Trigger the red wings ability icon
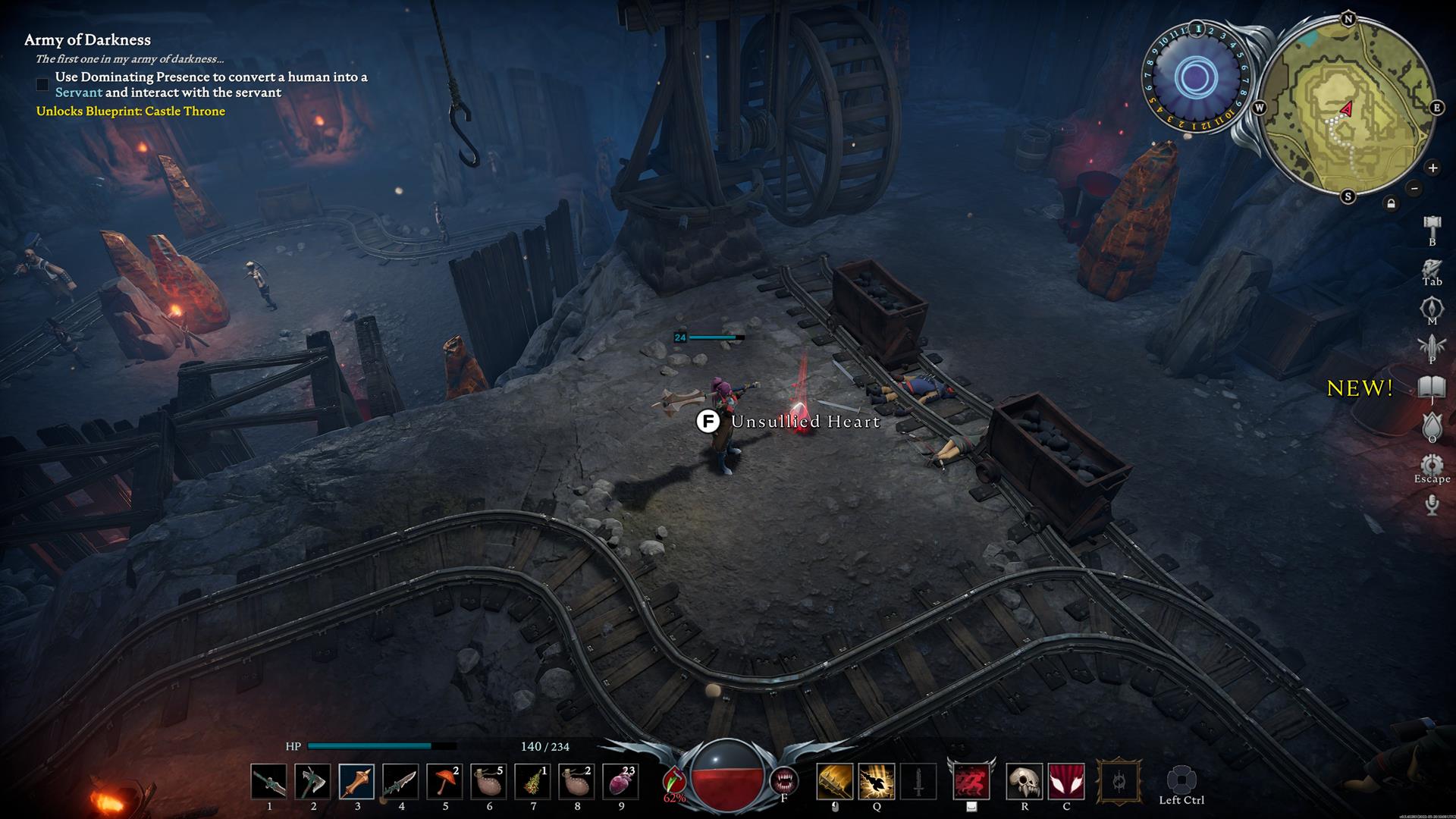1456x819 pixels. pos(1066,782)
